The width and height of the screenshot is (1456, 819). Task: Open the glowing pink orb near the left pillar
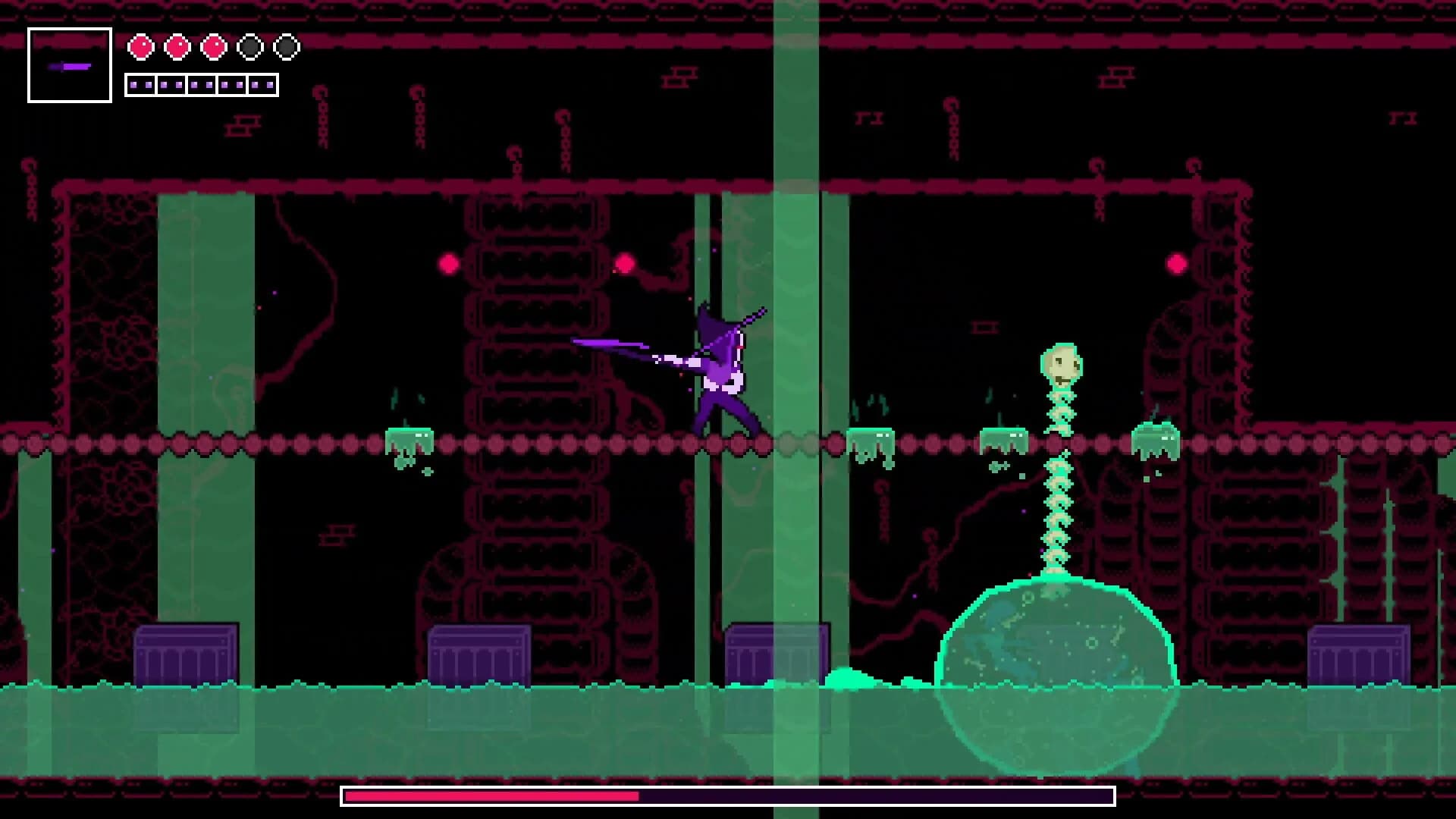coord(447,264)
